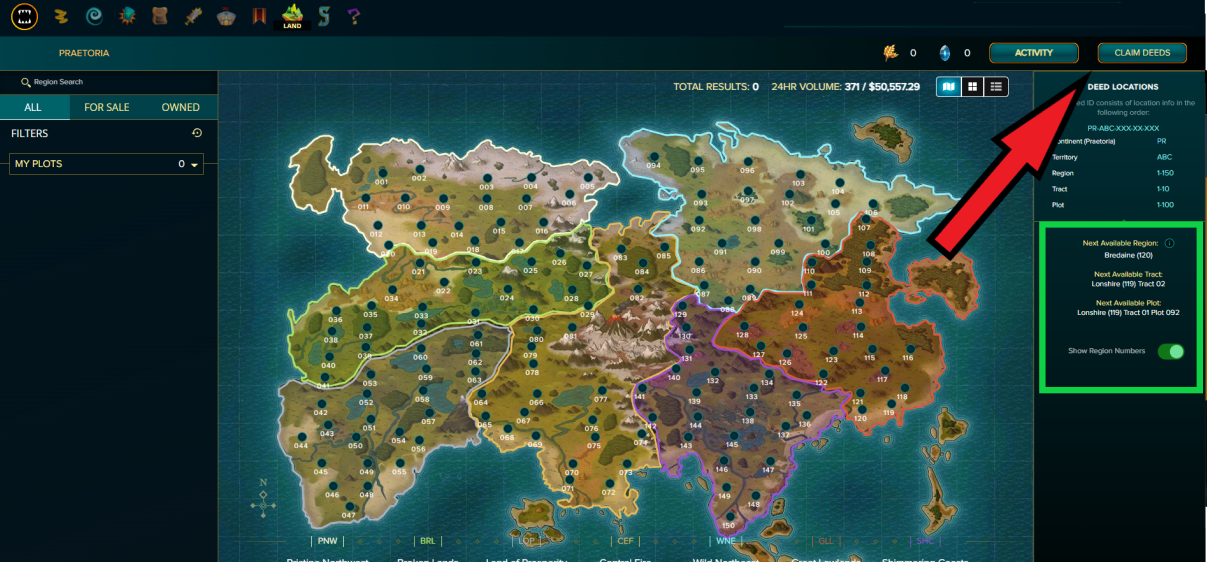The width and height of the screenshot is (1207, 562).
Task: Click the info icon beside Next Available Region
Action: (1169, 243)
